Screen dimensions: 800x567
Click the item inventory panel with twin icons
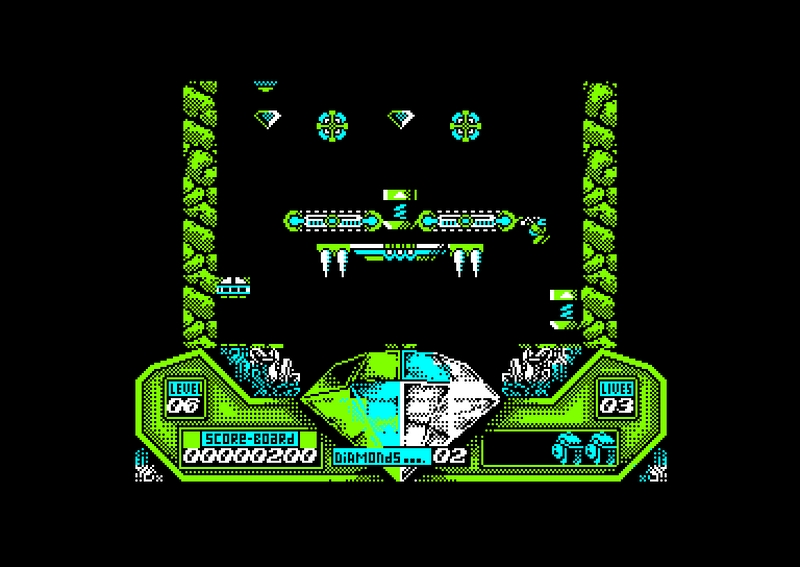tap(549, 448)
